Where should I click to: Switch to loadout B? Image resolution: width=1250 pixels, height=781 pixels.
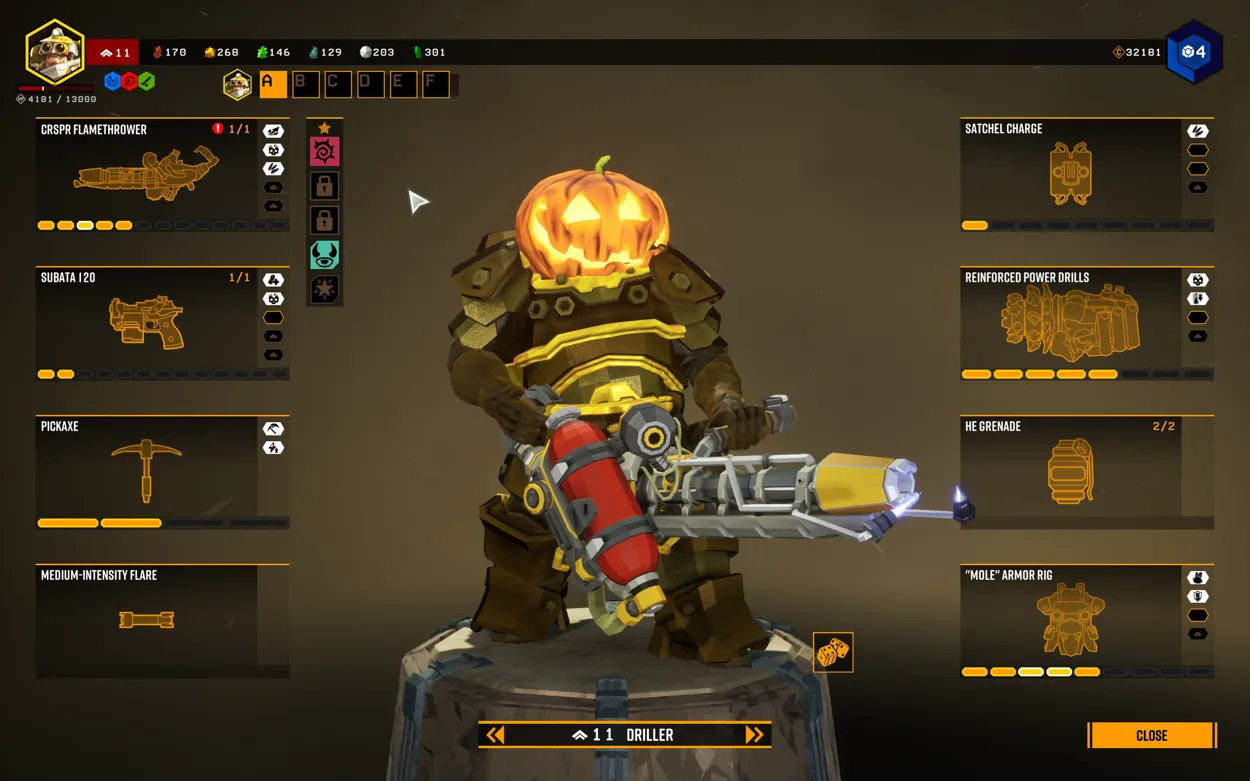pos(305,84)
